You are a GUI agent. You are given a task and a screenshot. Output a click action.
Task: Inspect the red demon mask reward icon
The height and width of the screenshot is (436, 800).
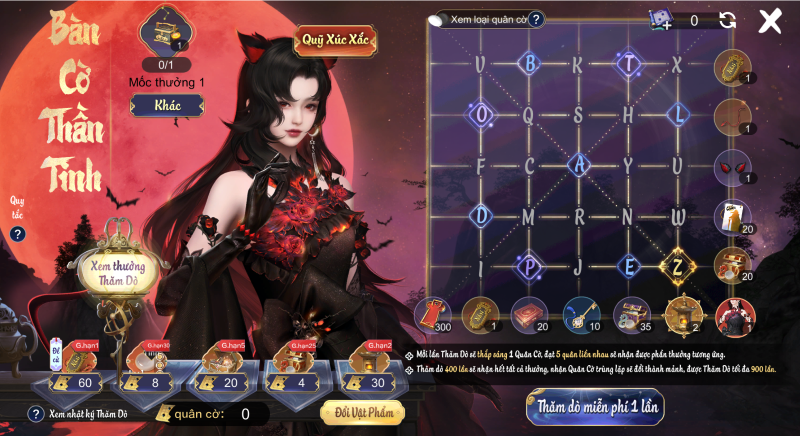pyautogui.click(x=732, y=166)
